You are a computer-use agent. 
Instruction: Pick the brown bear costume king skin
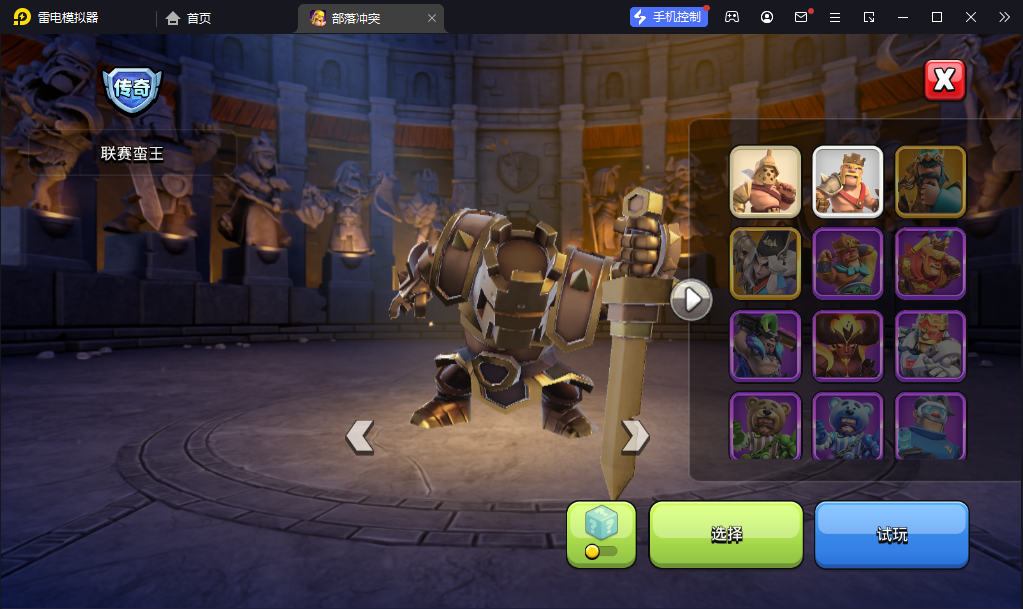765,426
